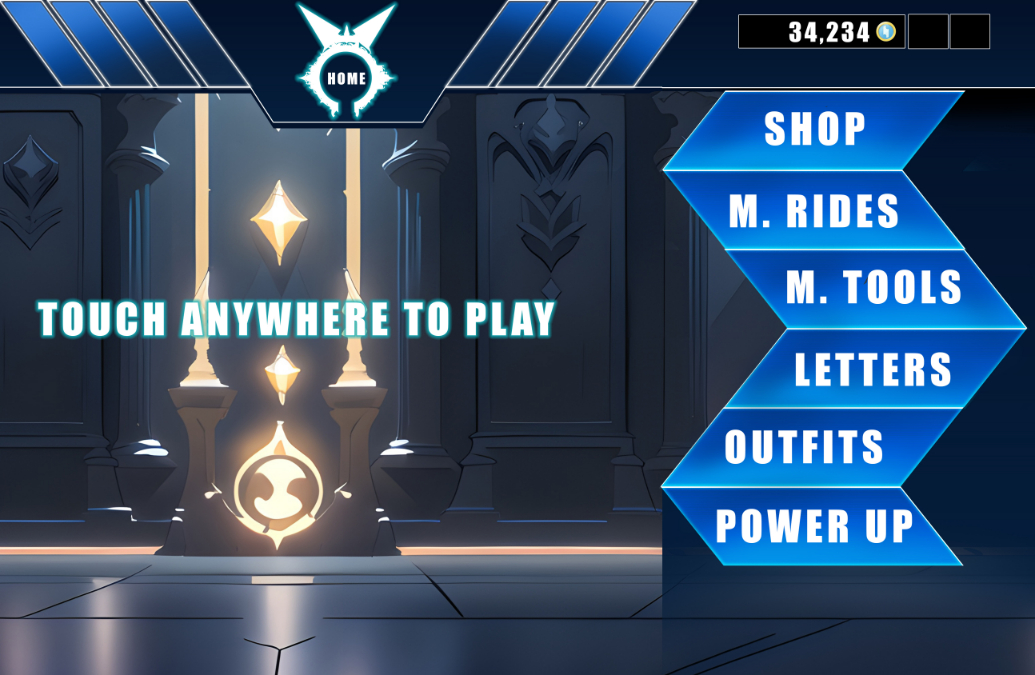The width and height of the screenshot is (1035, 675).
Task: Open the LETTERS menu
Action: pos(873,369)
